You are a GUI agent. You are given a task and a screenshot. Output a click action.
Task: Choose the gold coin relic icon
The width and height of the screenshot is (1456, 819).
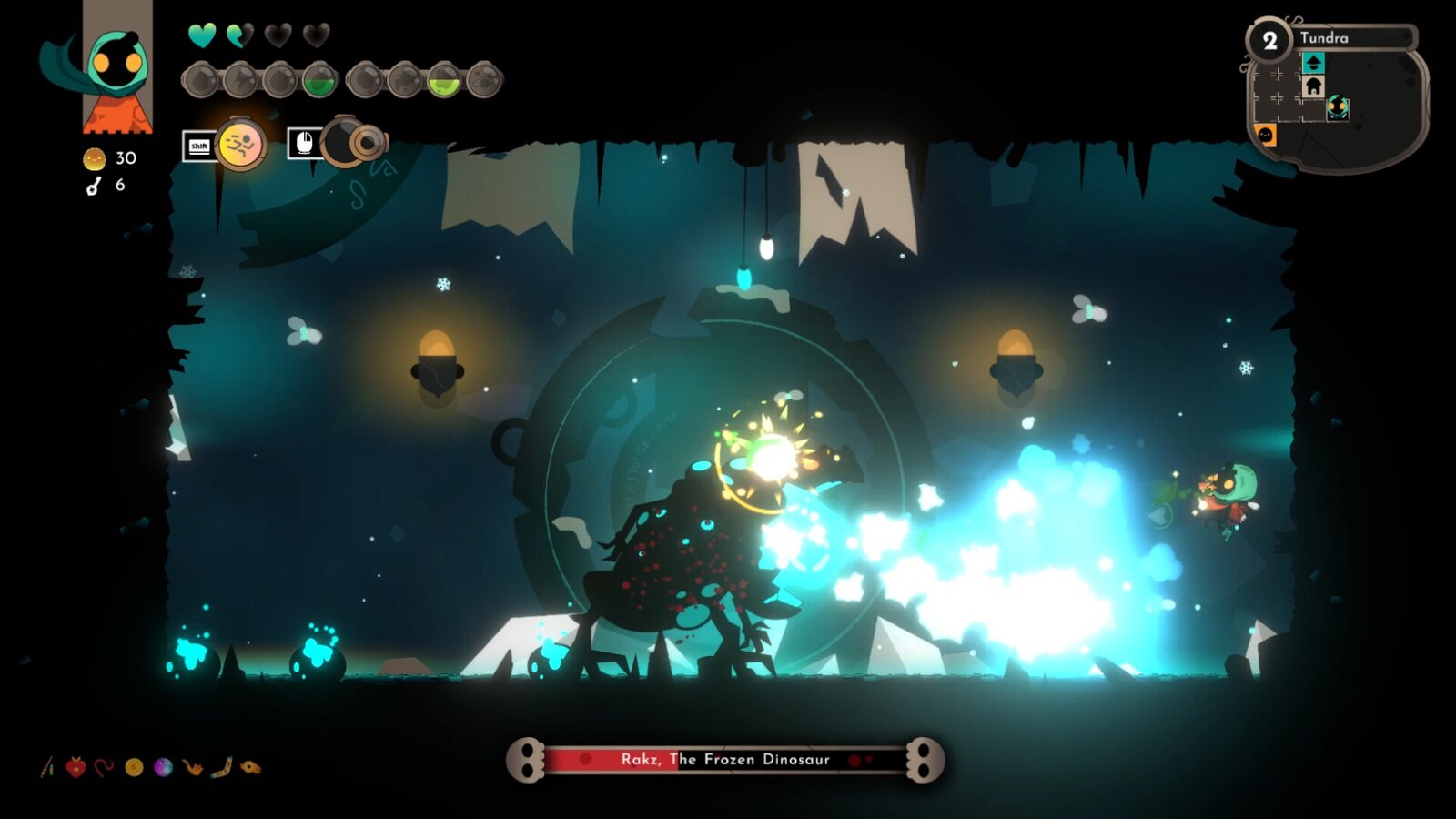pos(134,768)
